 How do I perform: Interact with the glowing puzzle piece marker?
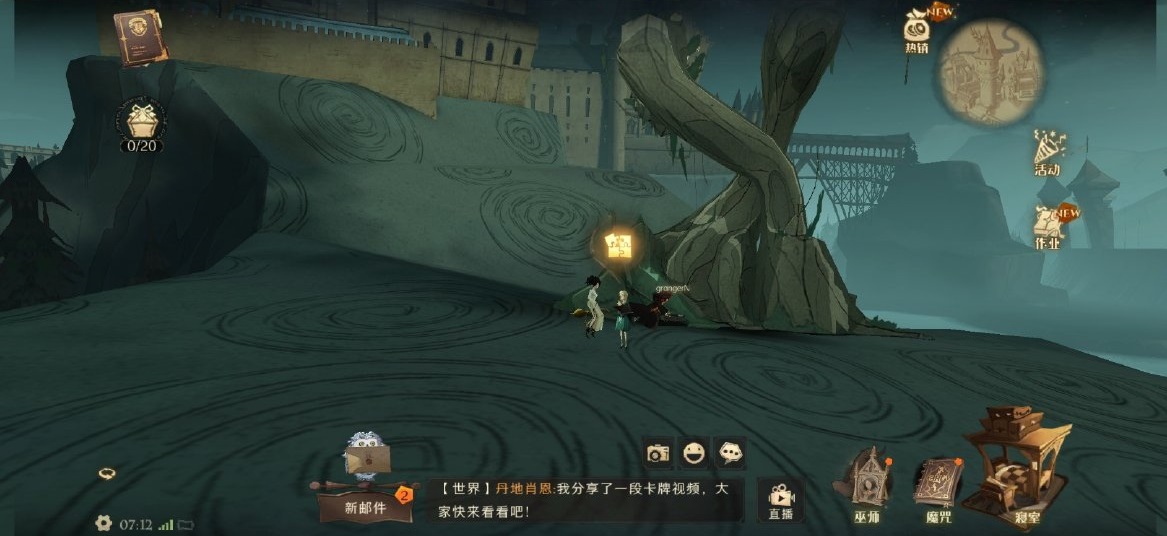pyautogui.click(x=619, y=245)
